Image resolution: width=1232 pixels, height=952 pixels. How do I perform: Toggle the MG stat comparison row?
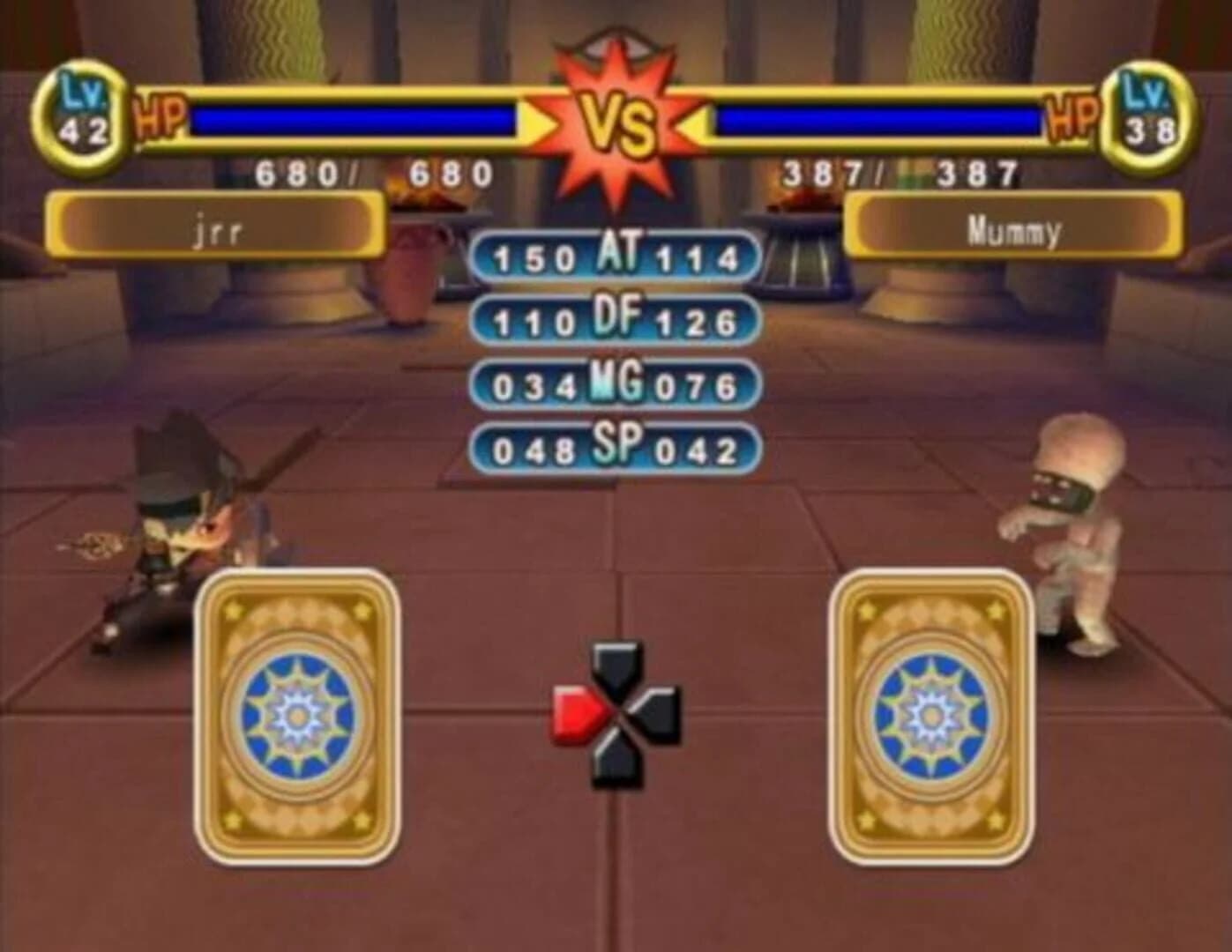click(x=615, y=382)
